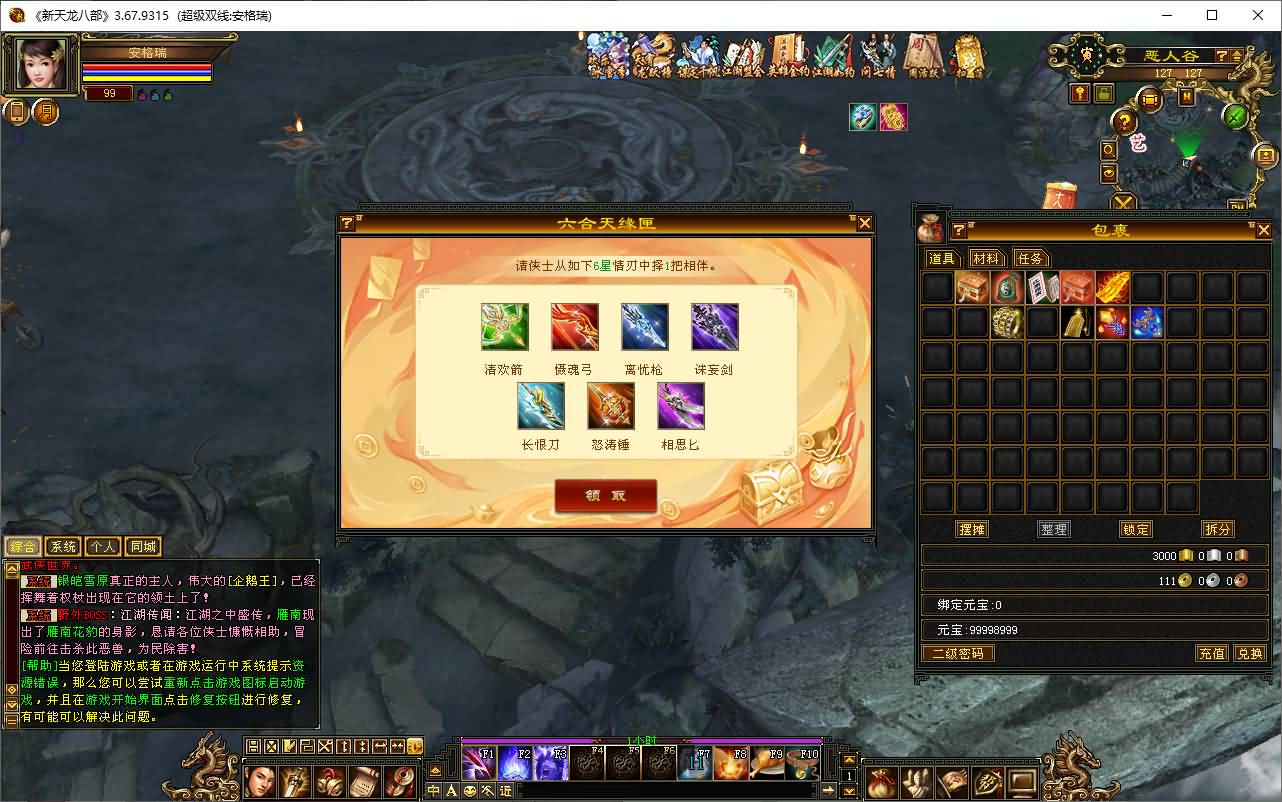This screenshot has width=1282, height=802.
Task: Click the 整理 sort button
Action: click(1054, 529)
